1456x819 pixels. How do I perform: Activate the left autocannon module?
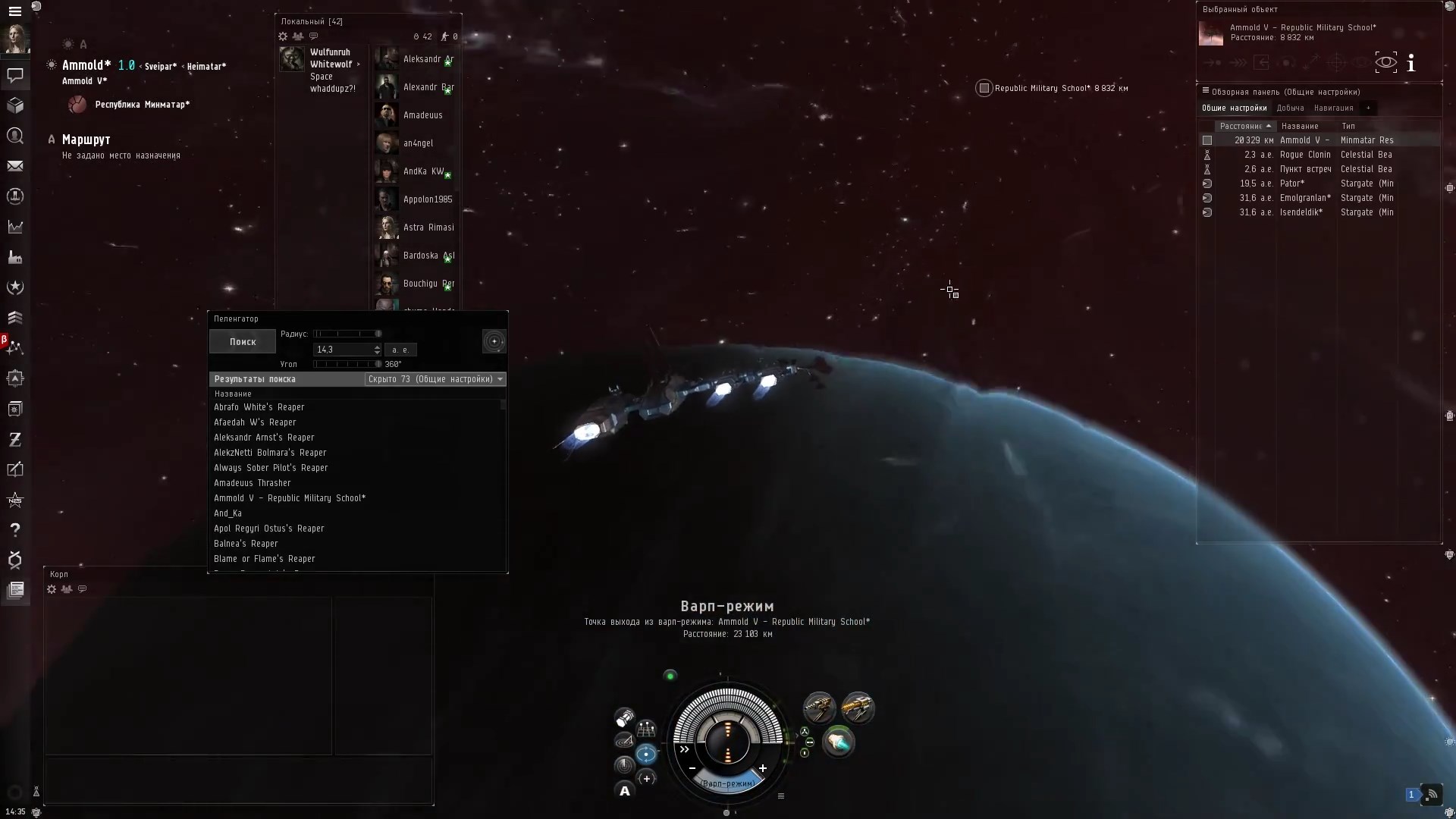pyautogui.click(x=821, y=707)
